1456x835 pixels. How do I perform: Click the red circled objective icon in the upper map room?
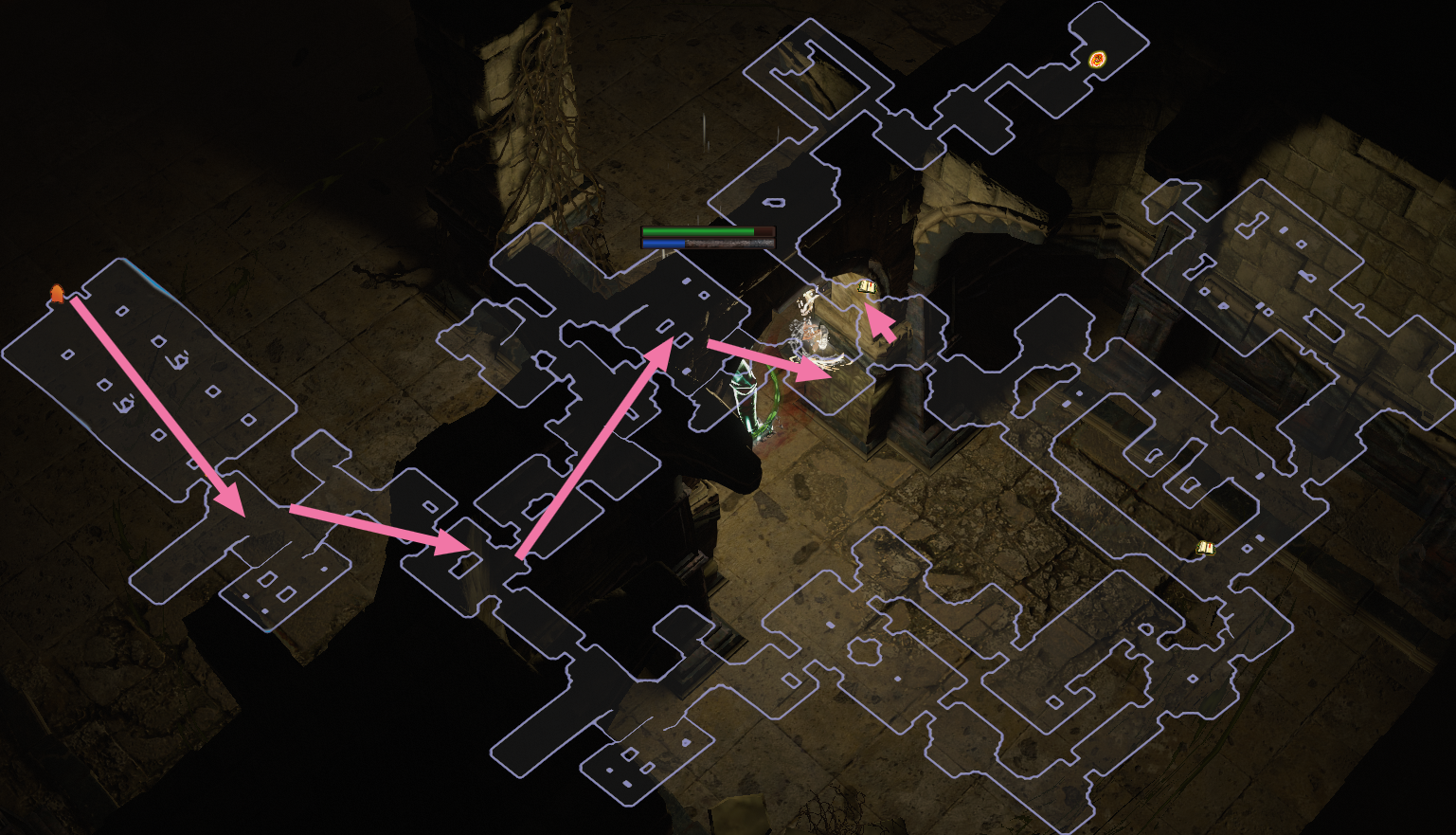(x=1099, y=58)
